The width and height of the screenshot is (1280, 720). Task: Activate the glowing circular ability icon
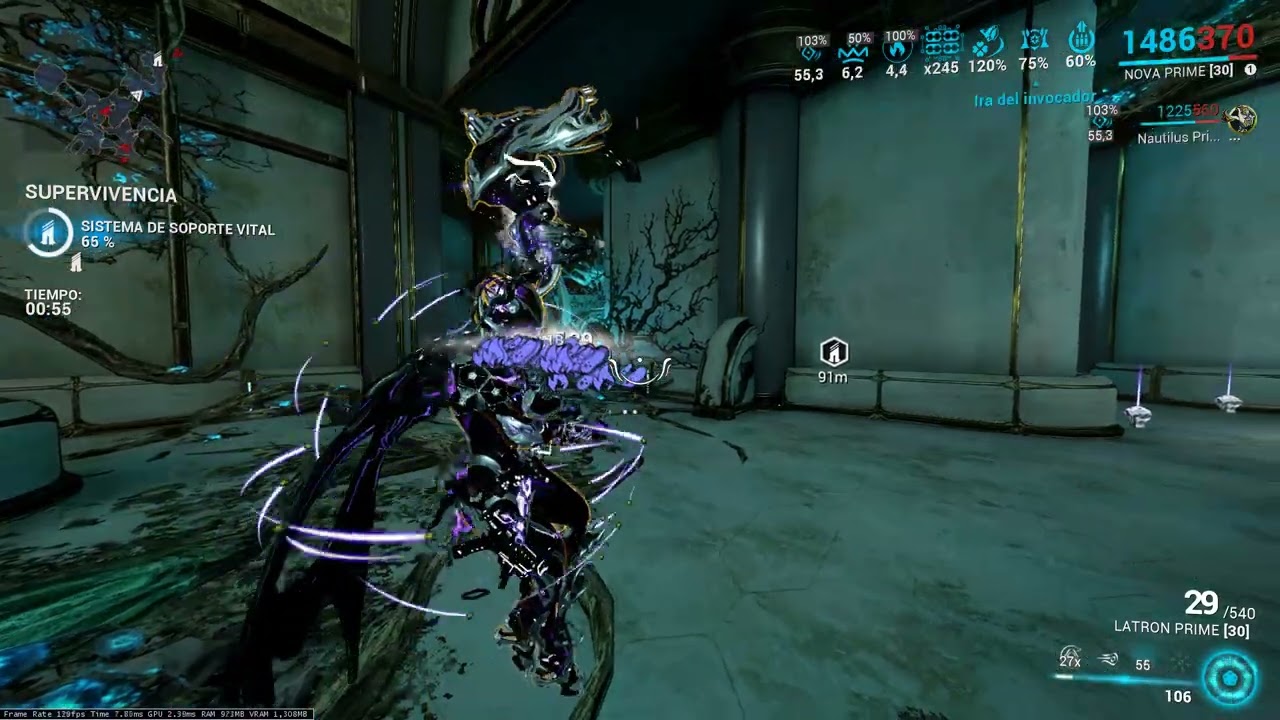coord(1229,677)
